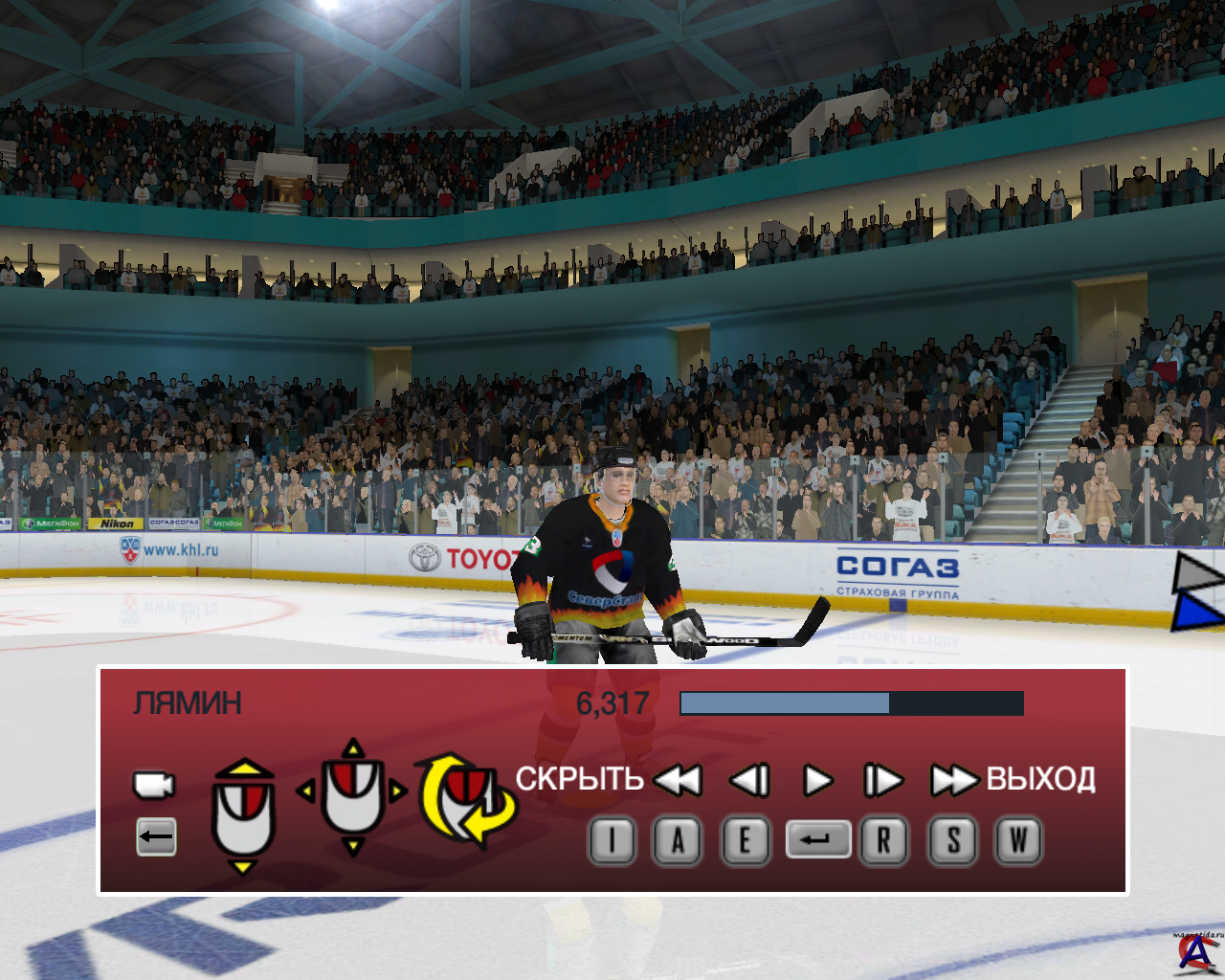1225x980 pixels.
Task: Exit the replay via ВЫХОД
Action: (x=1040, y=779)
